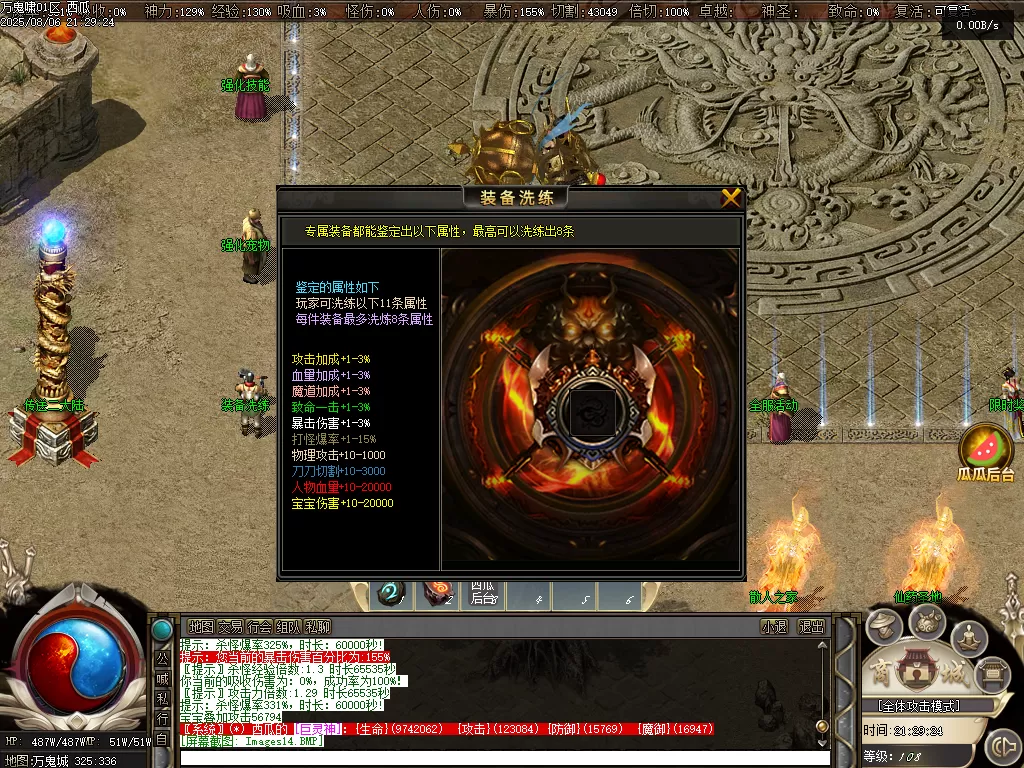The image size is (1024, 768).
Task: Switch to the 交易 trade tab
Action: pyautogui.click(x=230, y=627)
